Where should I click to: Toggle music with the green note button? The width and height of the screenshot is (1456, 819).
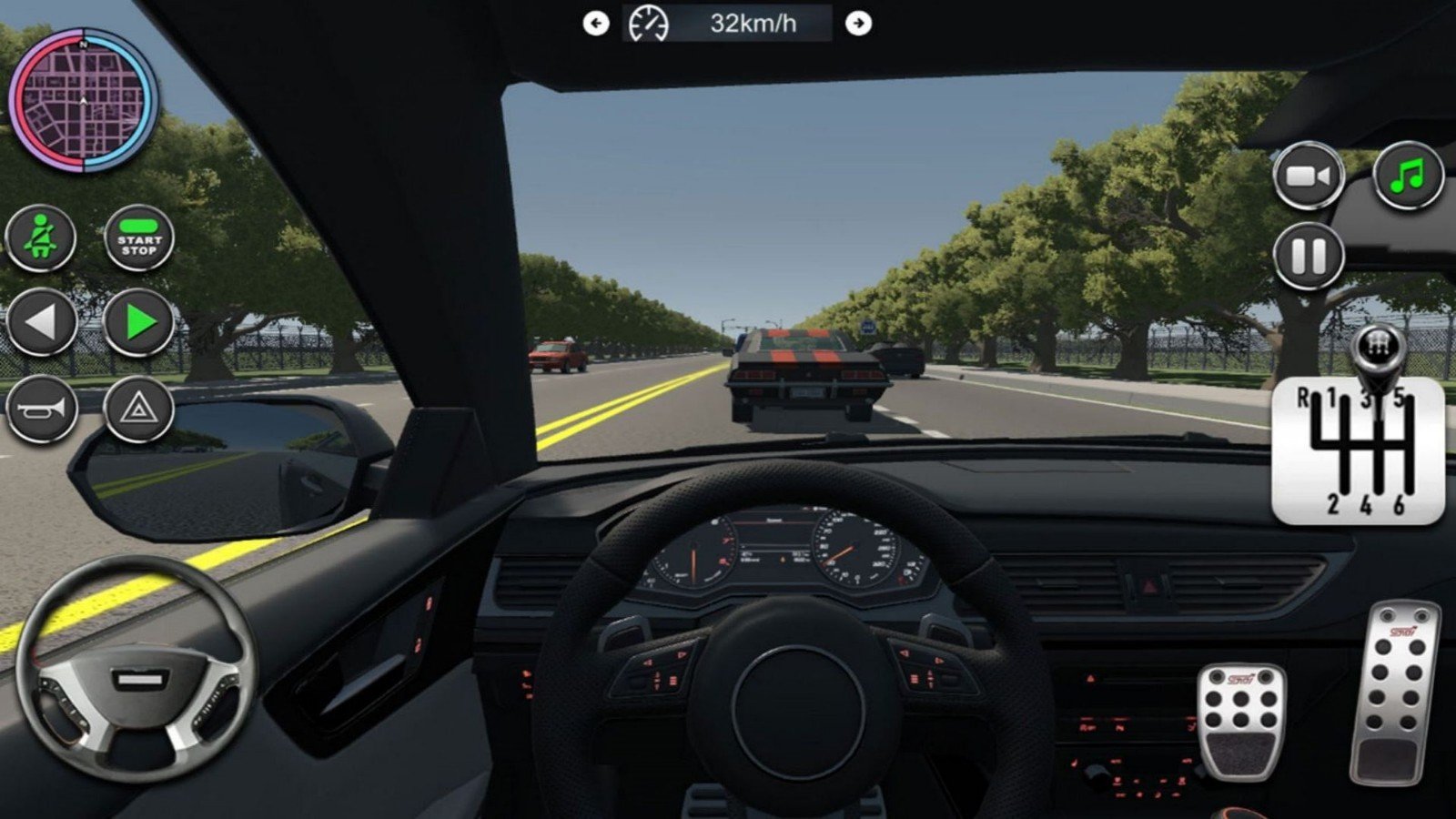[1408, 174]
